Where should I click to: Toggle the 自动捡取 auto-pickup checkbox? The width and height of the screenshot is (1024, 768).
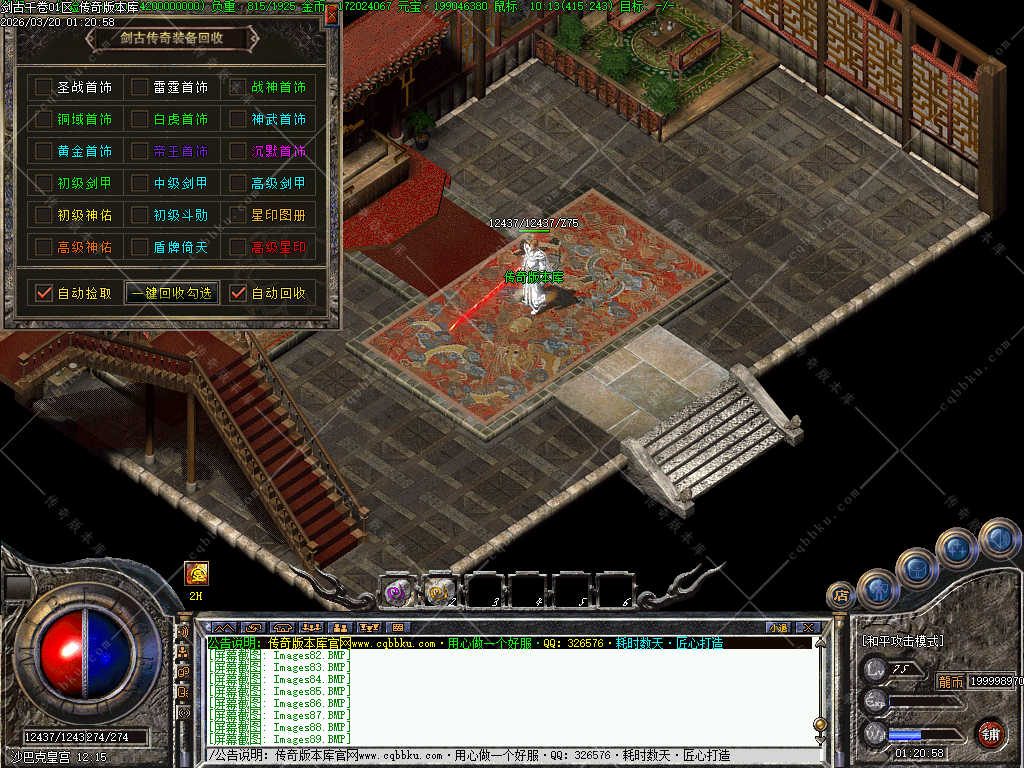coord(43,293)
